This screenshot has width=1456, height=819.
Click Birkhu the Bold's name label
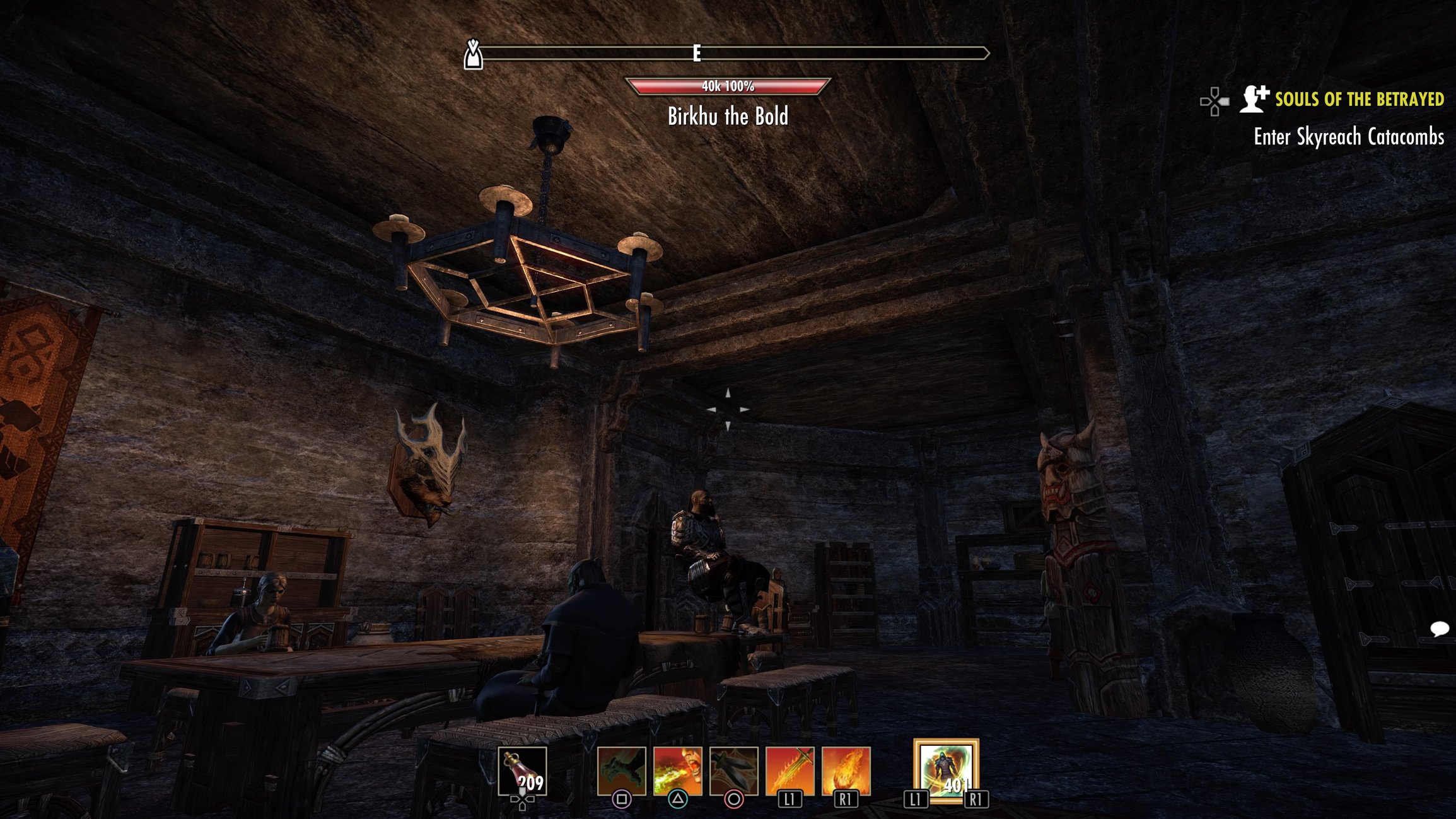(x=728, y=116)
